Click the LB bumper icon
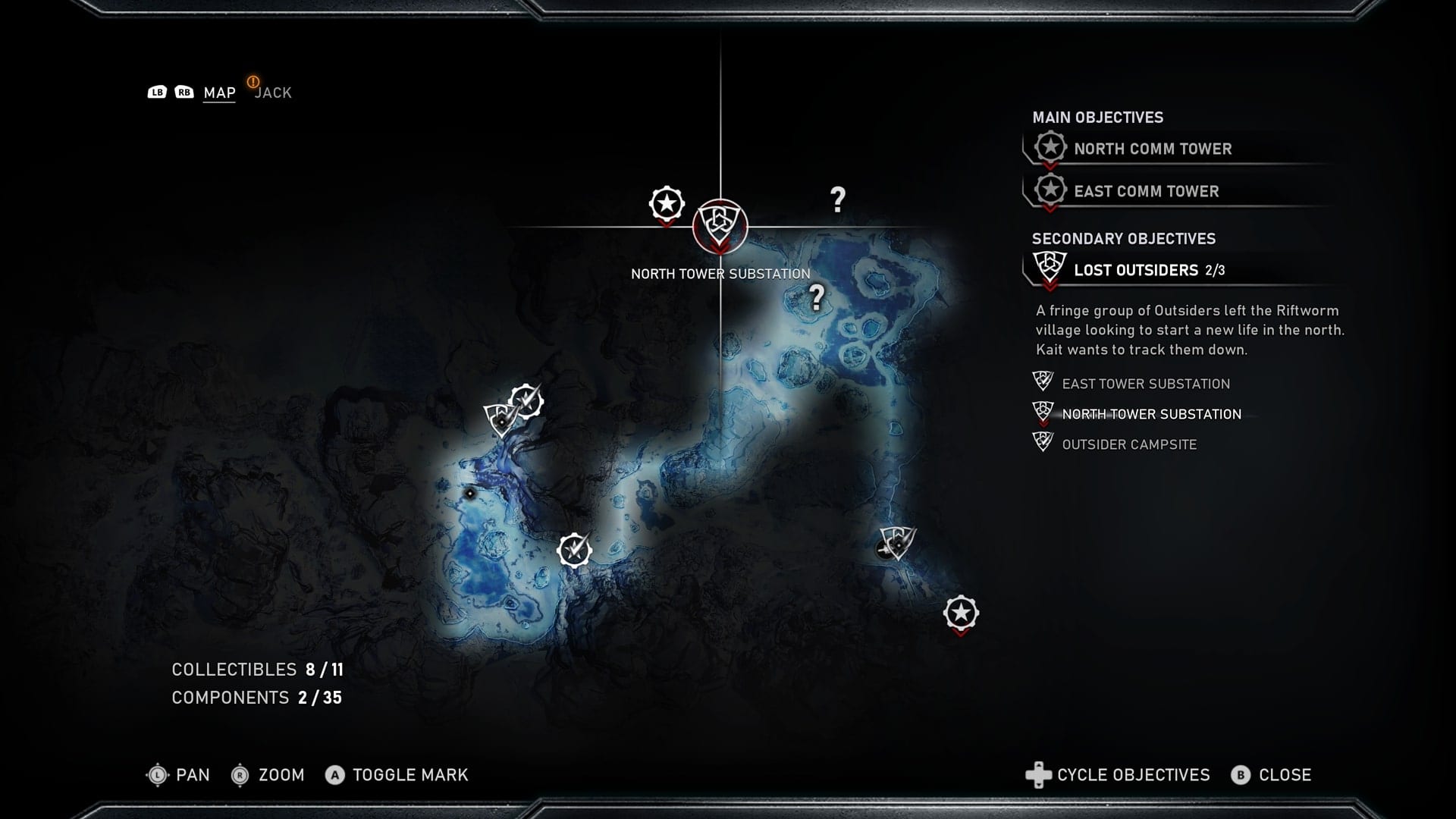The height and width of the screenshot is (819, 1456). tap(157, 92)
